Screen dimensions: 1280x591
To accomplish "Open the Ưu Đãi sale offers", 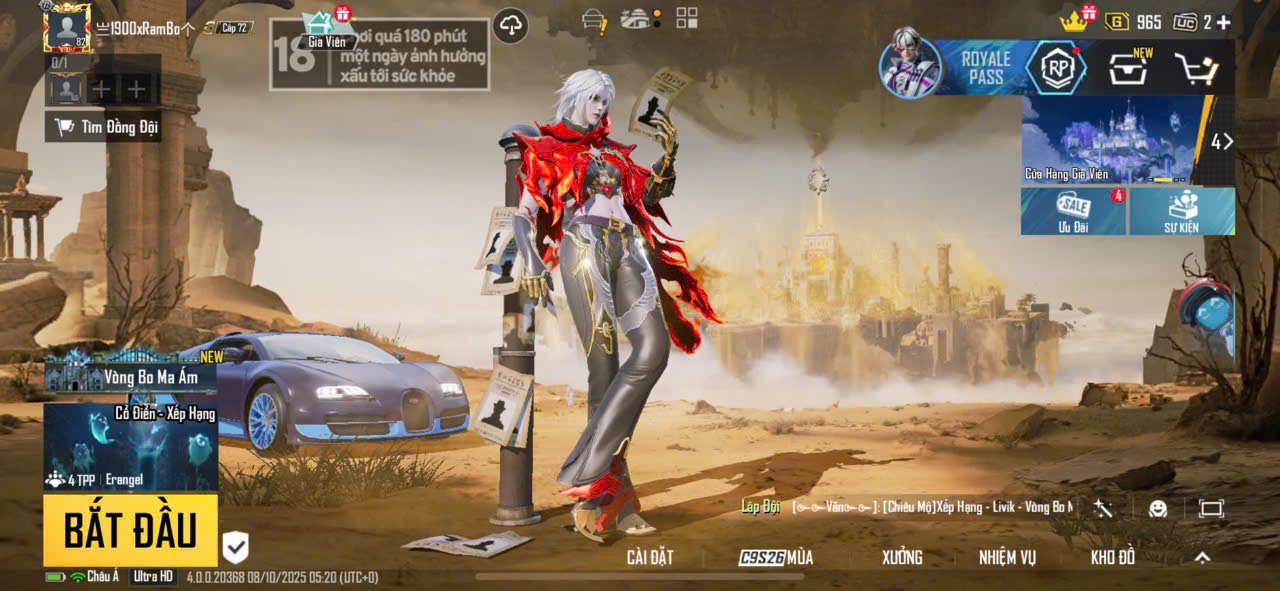I will click(1074, 211).
